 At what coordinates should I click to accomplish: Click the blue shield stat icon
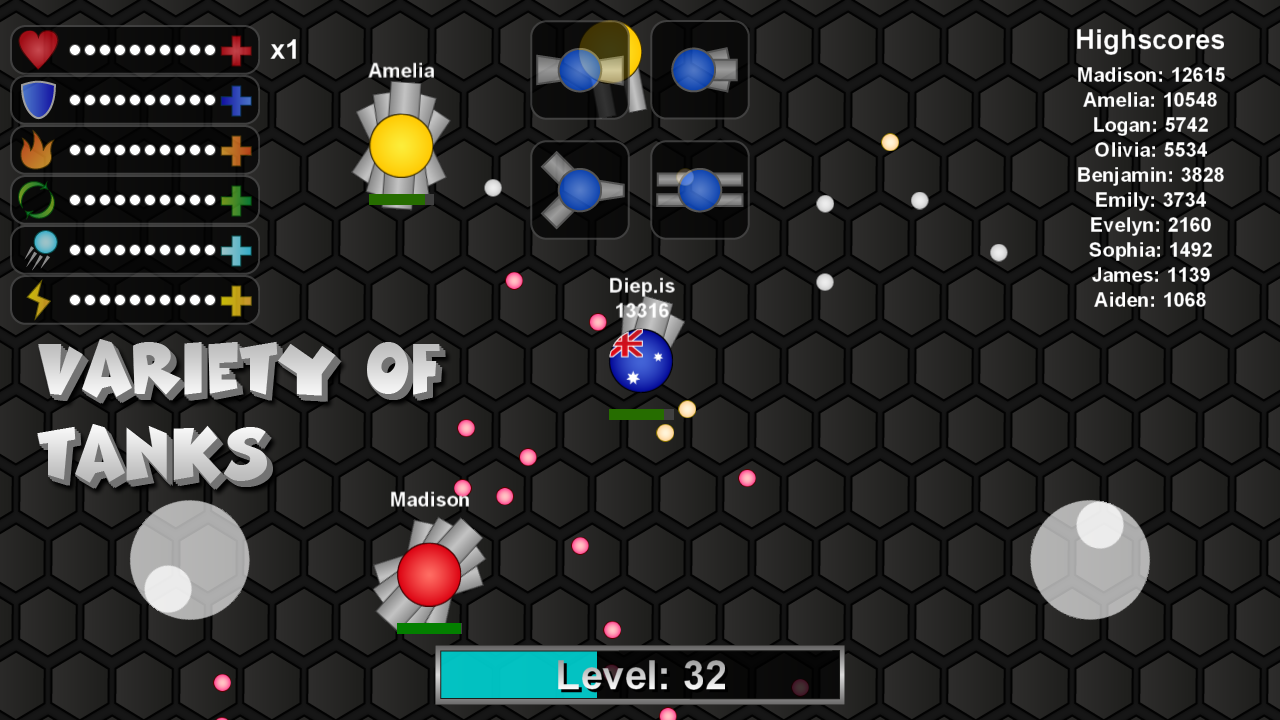pos(36,100)
